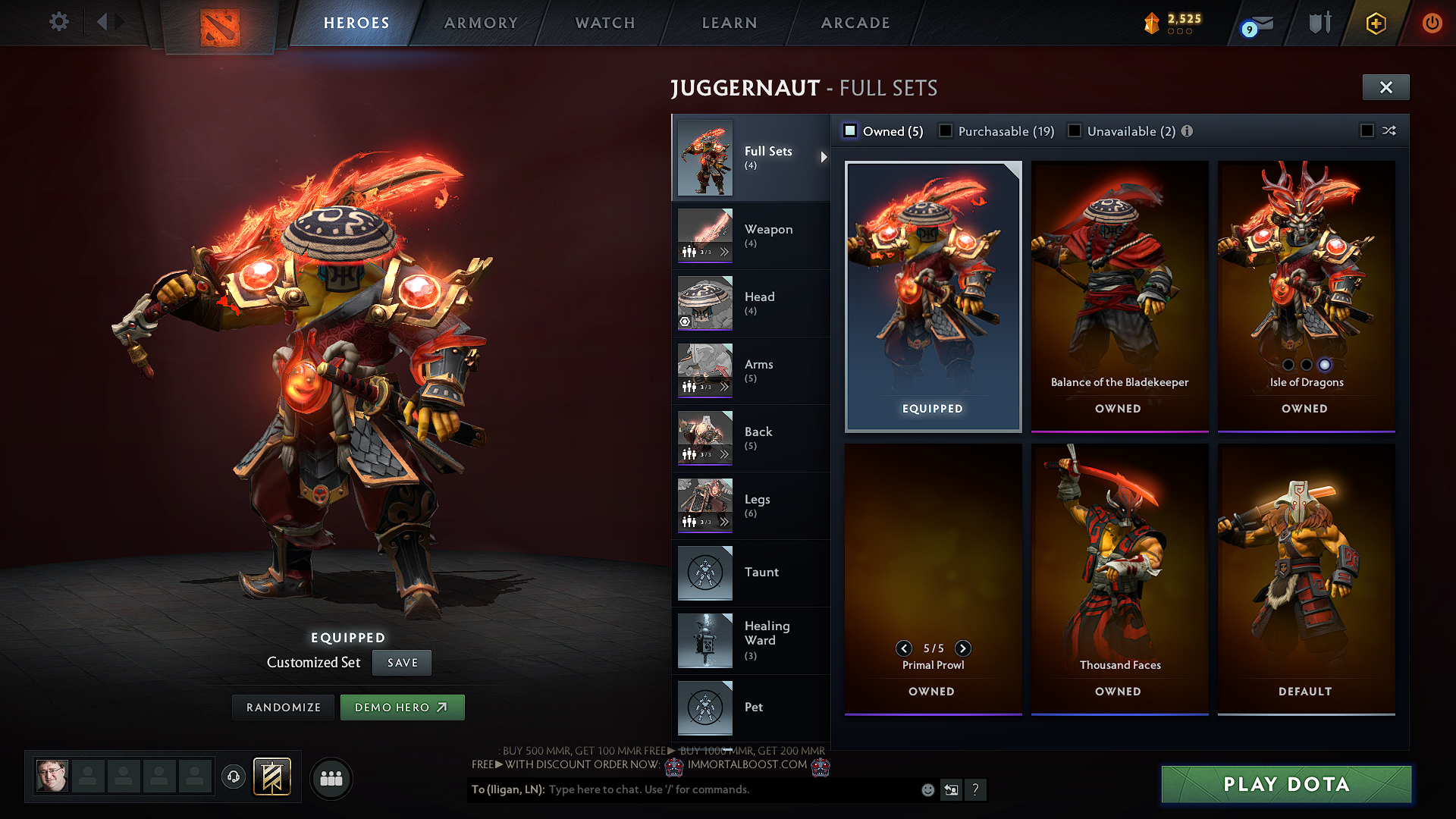This screenshot has height=819, width=1456.
Task: Click the power button to exit Dota
Action: point(1432,23)
